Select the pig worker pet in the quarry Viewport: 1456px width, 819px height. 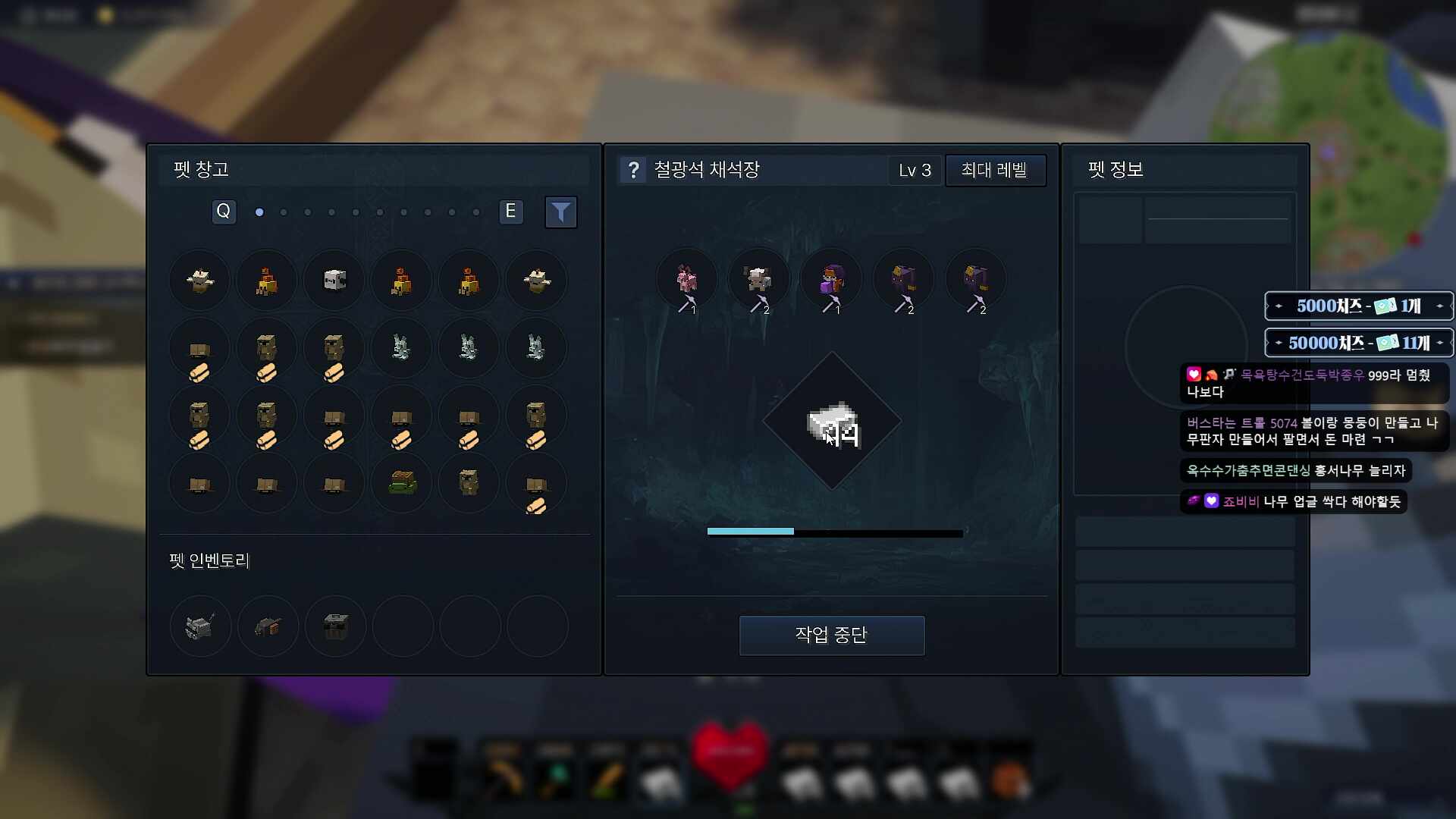[687, 279]
